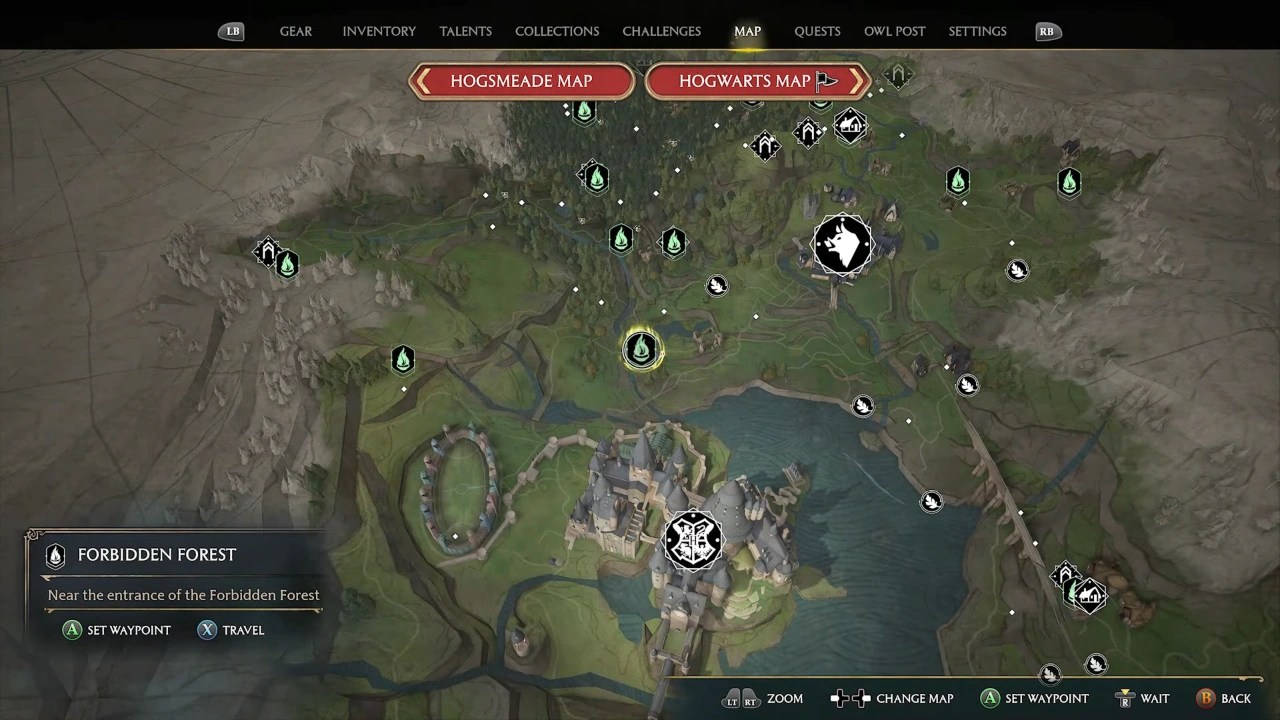The image size is (1280, 720).
Task: Select the Floo Flame icon on far right edge
Action: (1069, 182)
